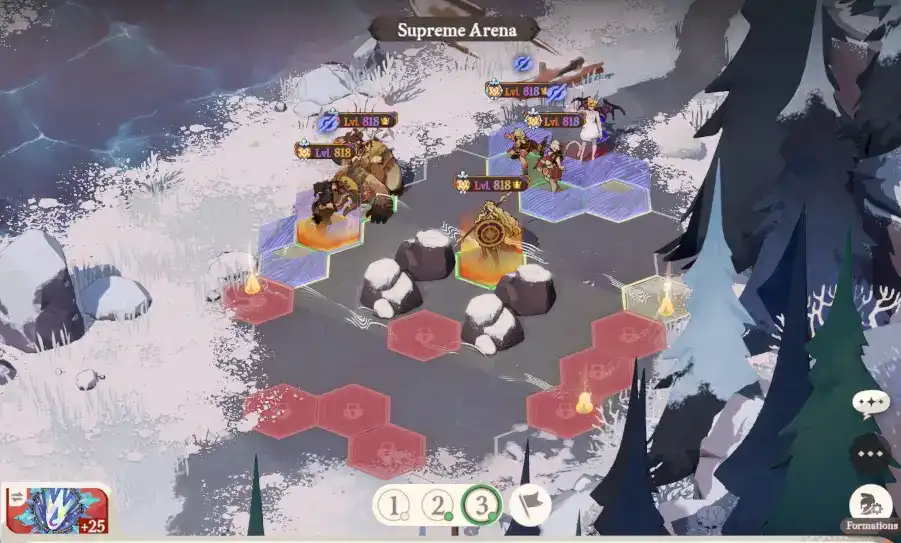Open the three-dot chat bubble

tap(870, 455)
